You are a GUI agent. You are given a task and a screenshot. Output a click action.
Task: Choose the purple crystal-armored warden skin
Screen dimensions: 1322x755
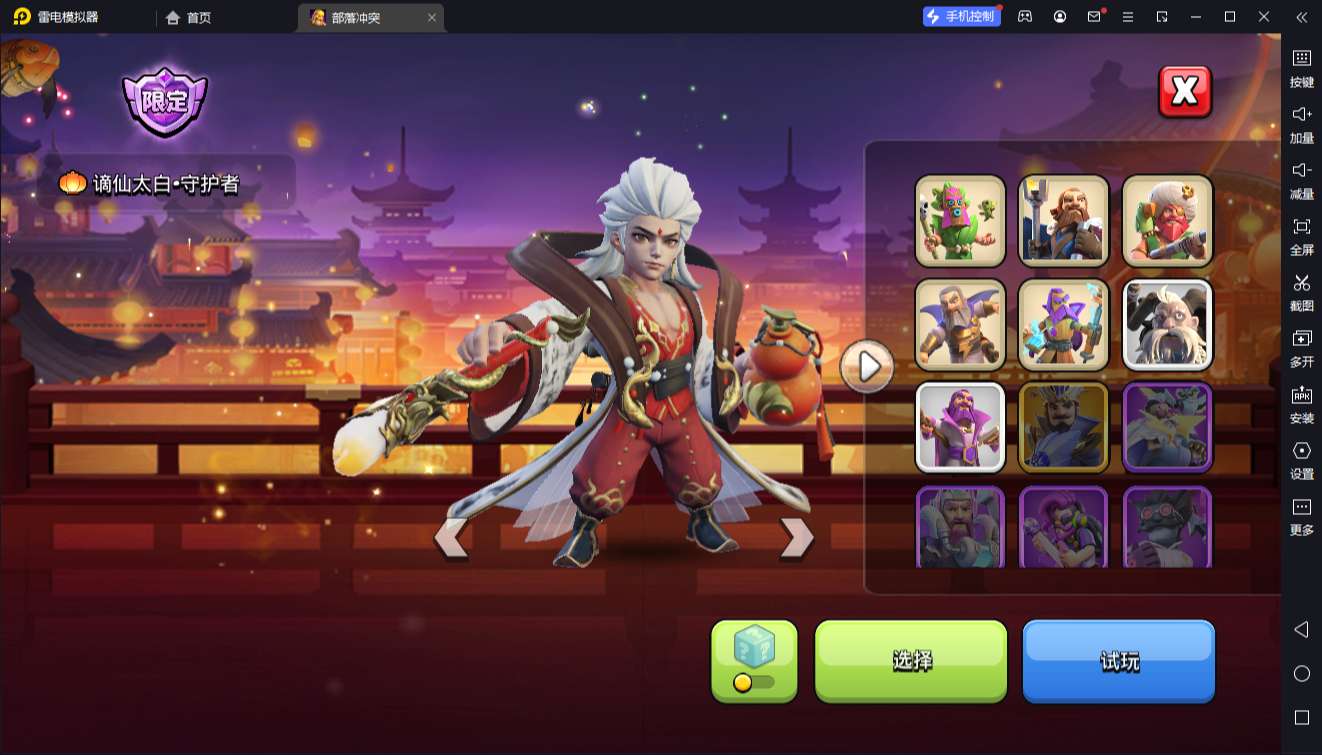coord(1064,324)
